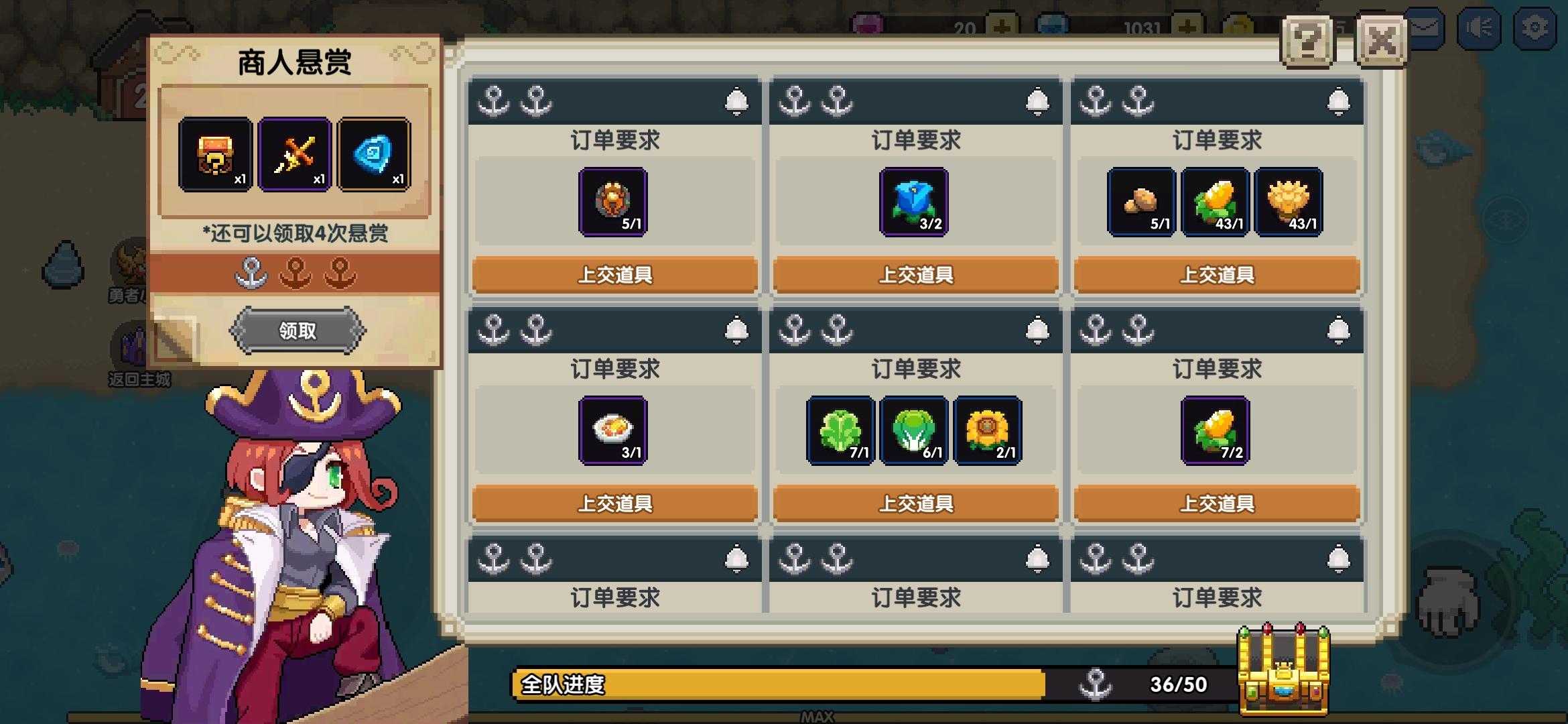
Task: Toggle the bell reminder on the first order
Action: [737, 99]
